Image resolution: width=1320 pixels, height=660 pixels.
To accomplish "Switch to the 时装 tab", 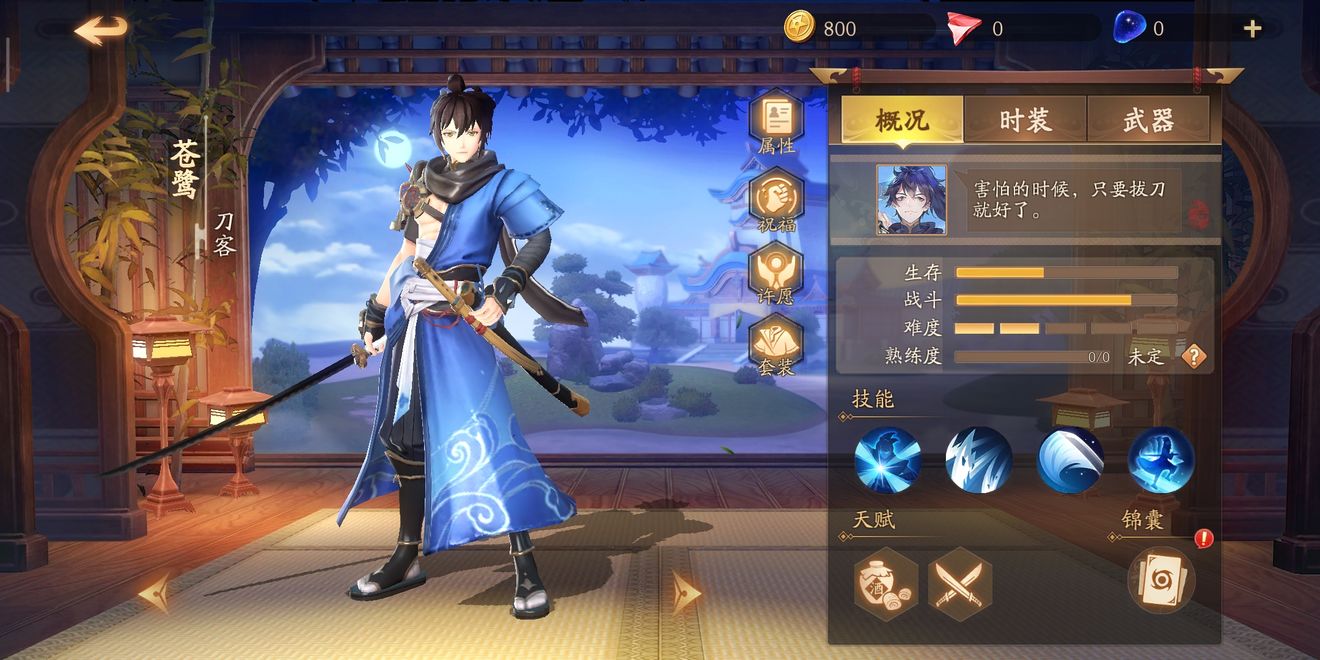I will coord(1025,121).
